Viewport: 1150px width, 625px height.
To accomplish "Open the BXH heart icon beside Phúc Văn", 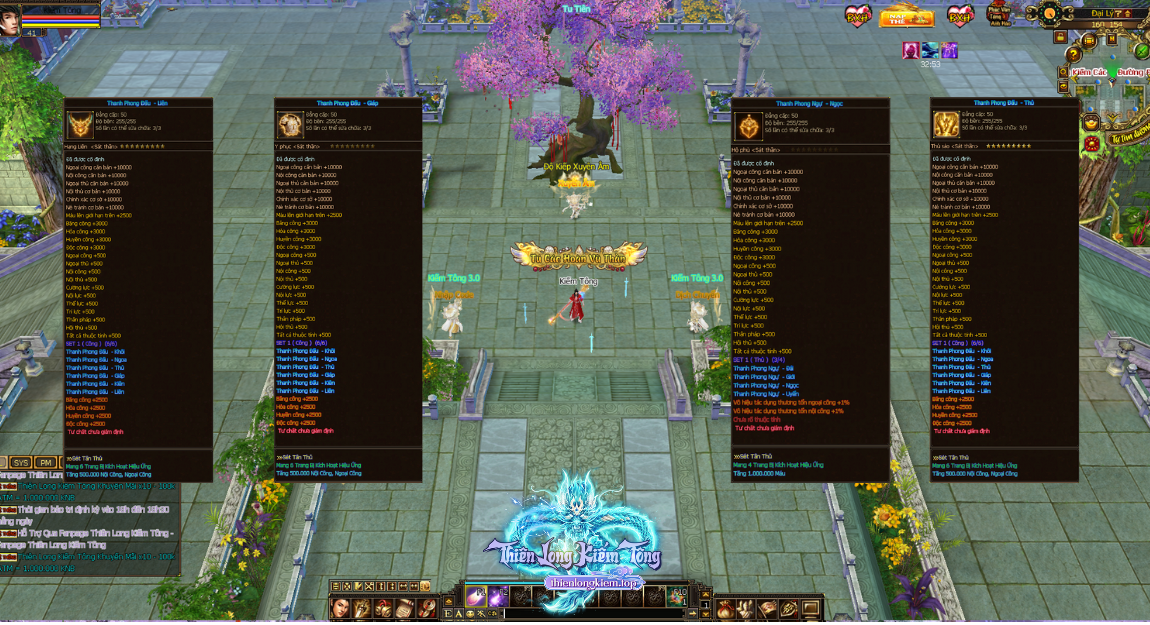I will pyautogui.click(x=960, y=16).
